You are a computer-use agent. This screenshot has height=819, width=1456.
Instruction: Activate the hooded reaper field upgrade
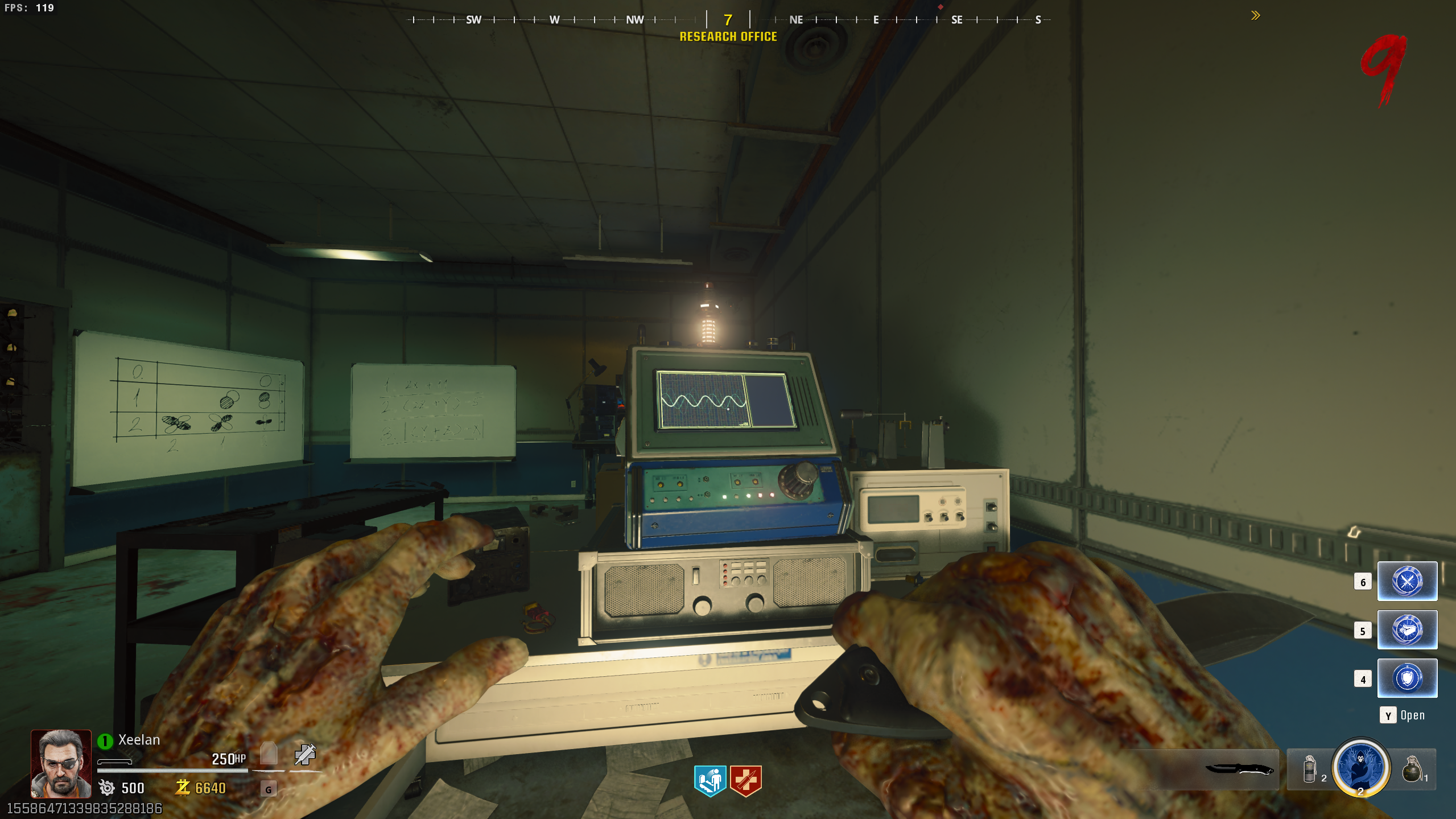click(x=1360, y=767)
